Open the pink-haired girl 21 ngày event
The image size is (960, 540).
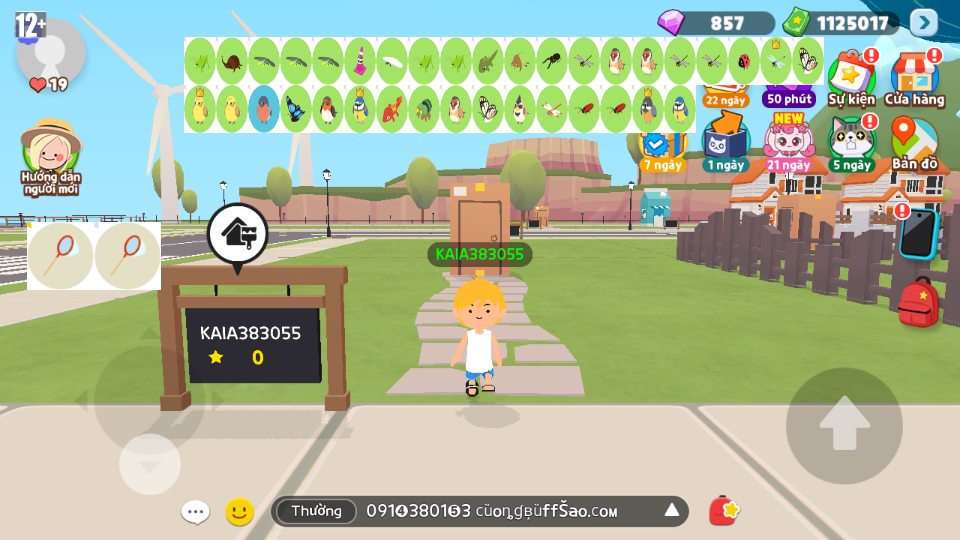click(788, 142)
